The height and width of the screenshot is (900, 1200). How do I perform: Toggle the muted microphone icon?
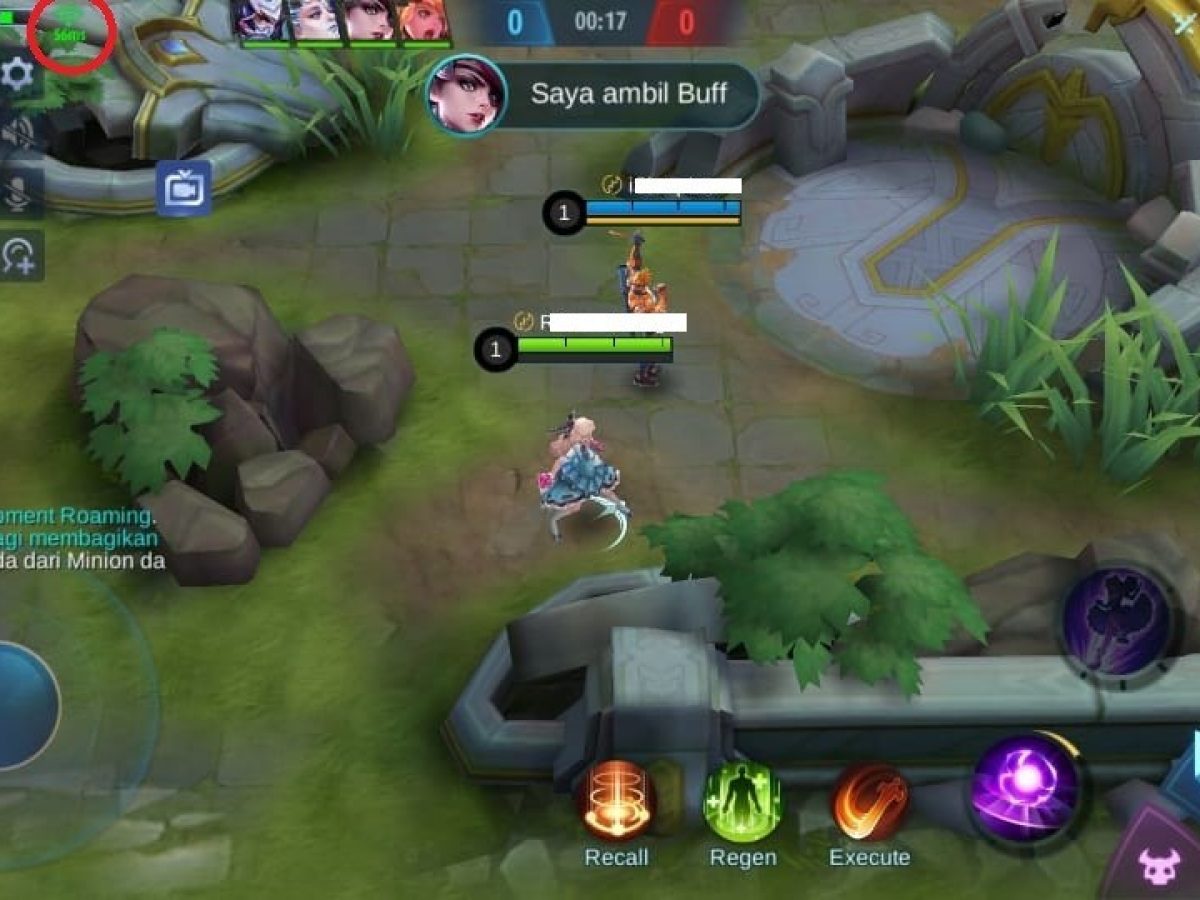[x=18, y=195]
